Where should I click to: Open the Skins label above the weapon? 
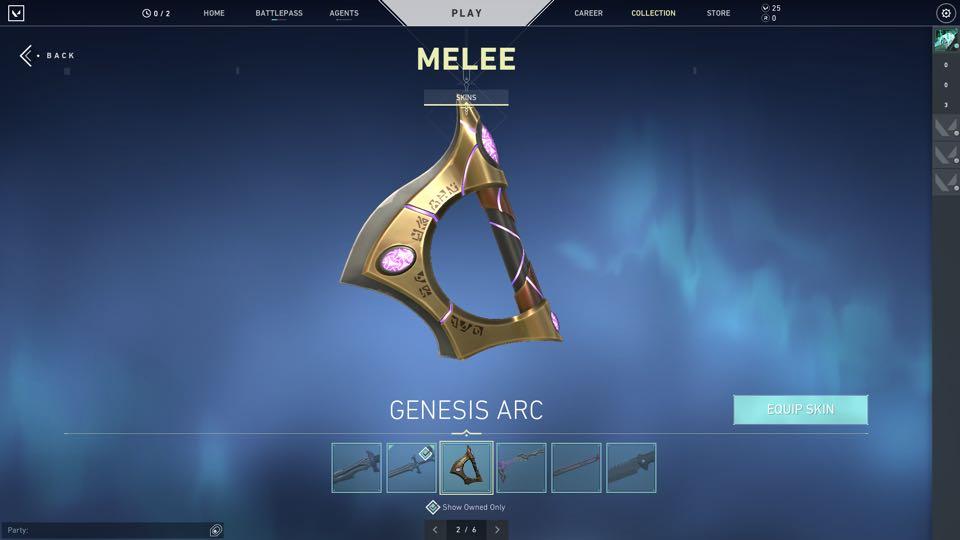[x=466, y=98]
